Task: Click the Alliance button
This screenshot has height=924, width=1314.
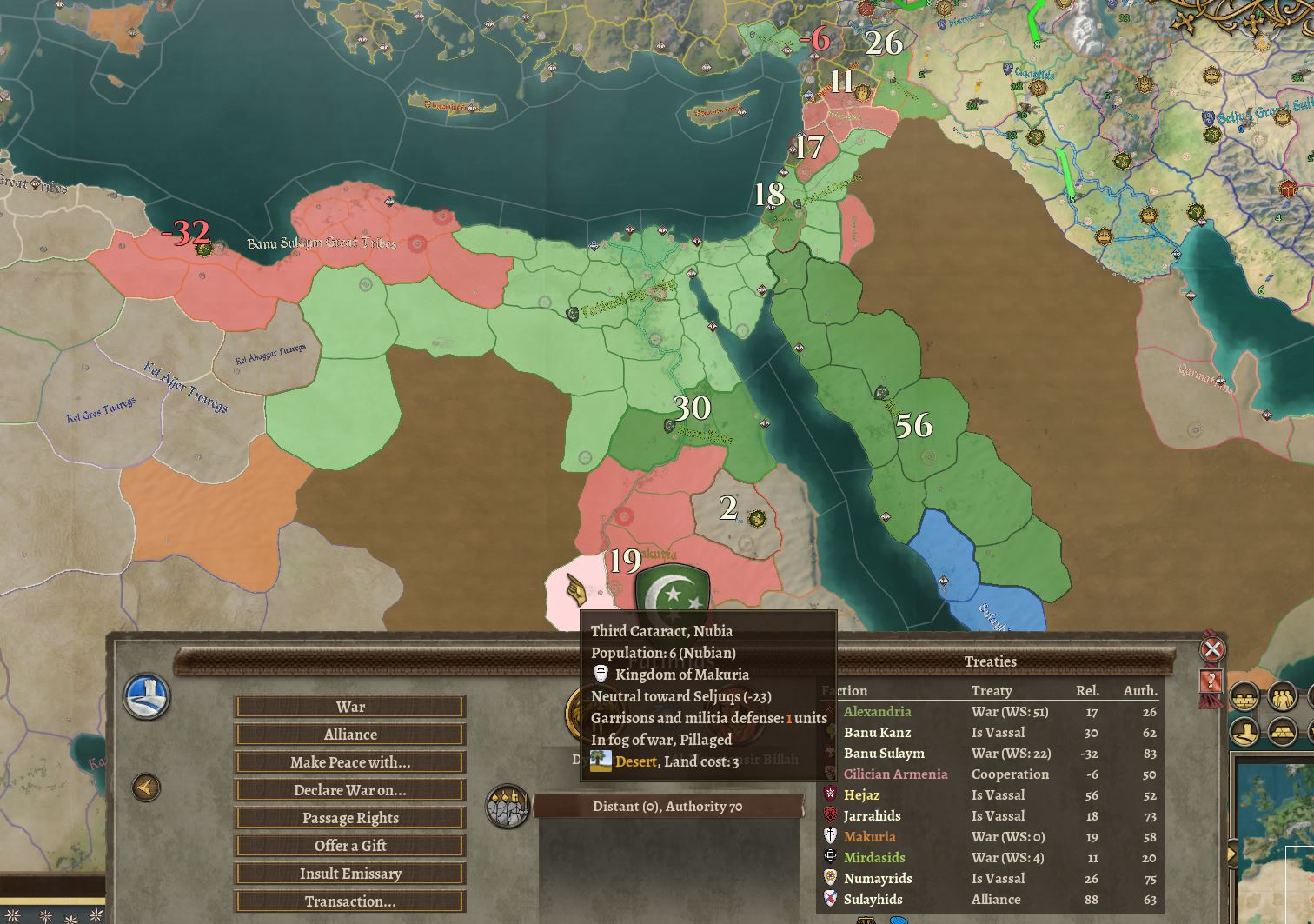Action: (x=349, y=734)
